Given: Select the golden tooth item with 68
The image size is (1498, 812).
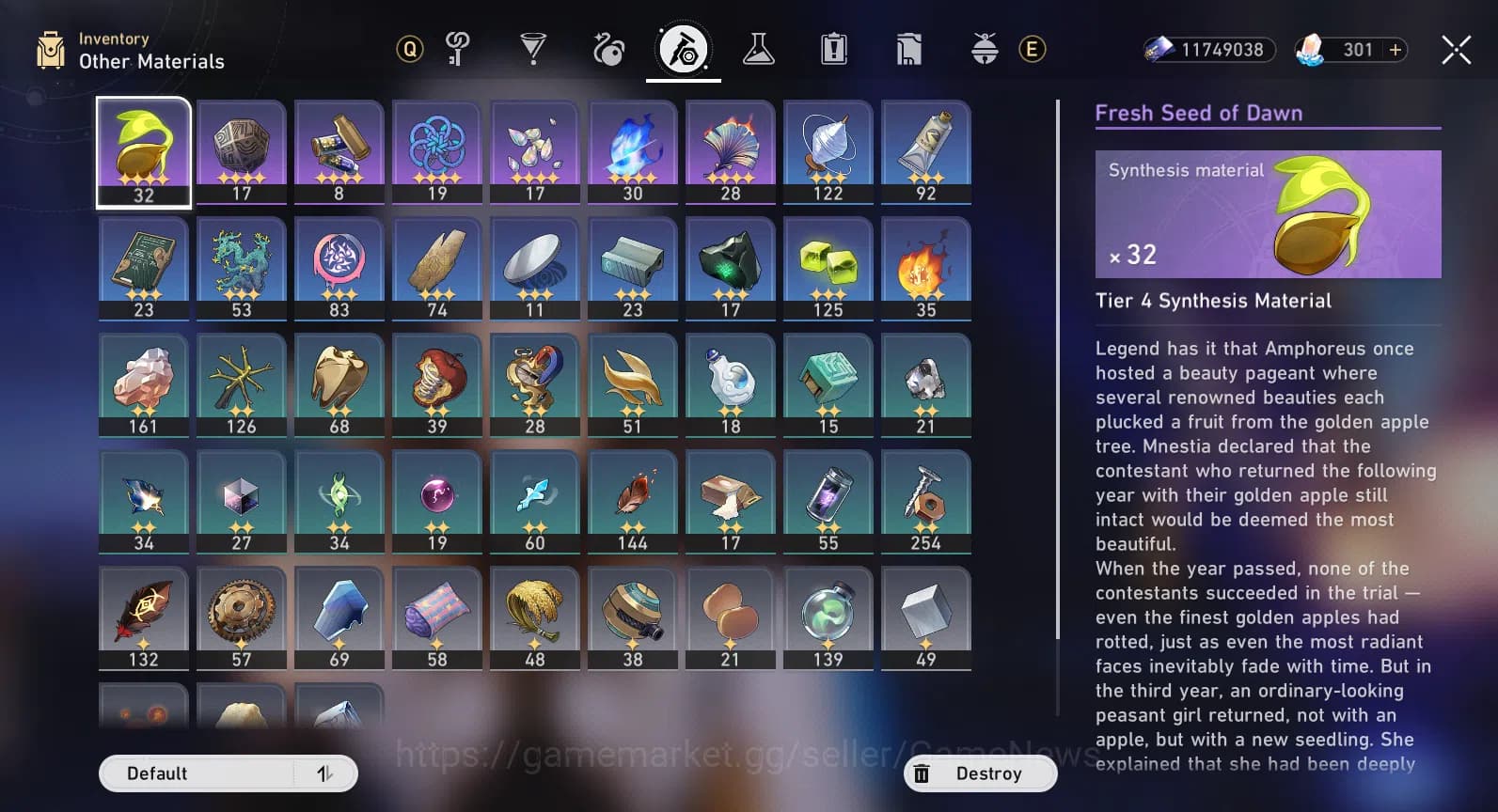Looking at the screenshot, I should pyautogui.click(x=339, y=384).
